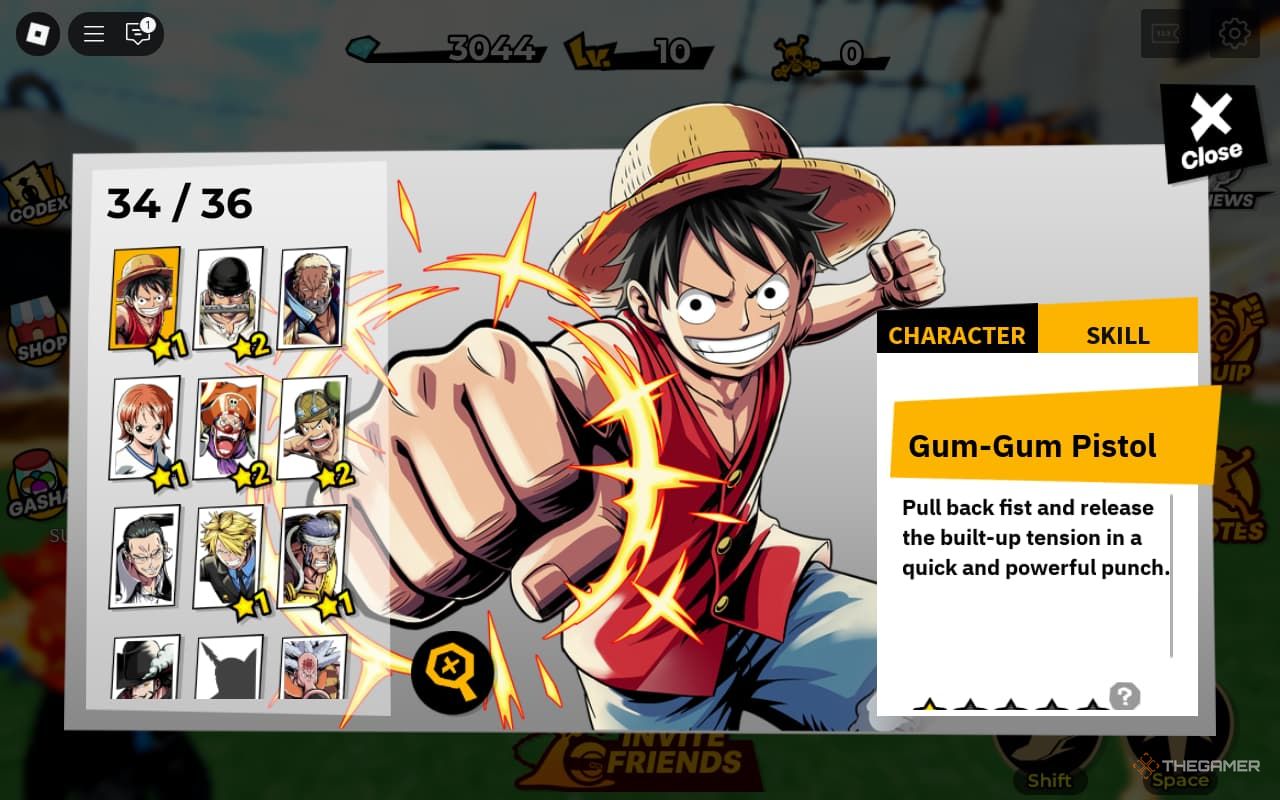The height and width of the screenshot is (800, 1280).
Task: Open the Roblox menu logo button
Action: click(x=38, y=34)
